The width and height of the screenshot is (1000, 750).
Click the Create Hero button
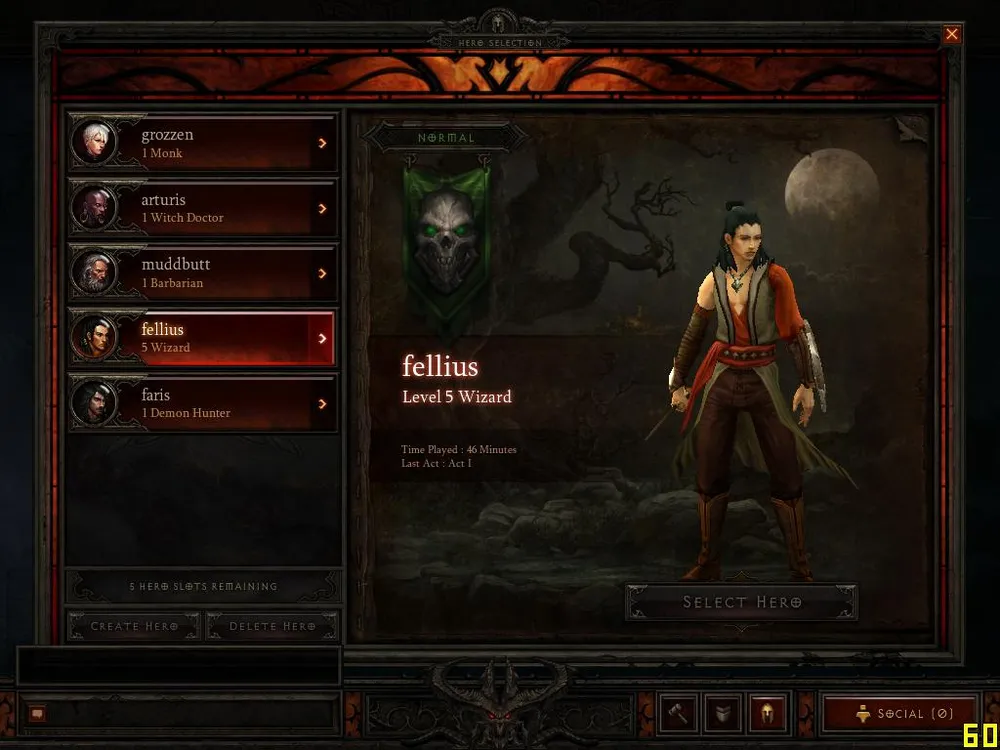[134, 626]
